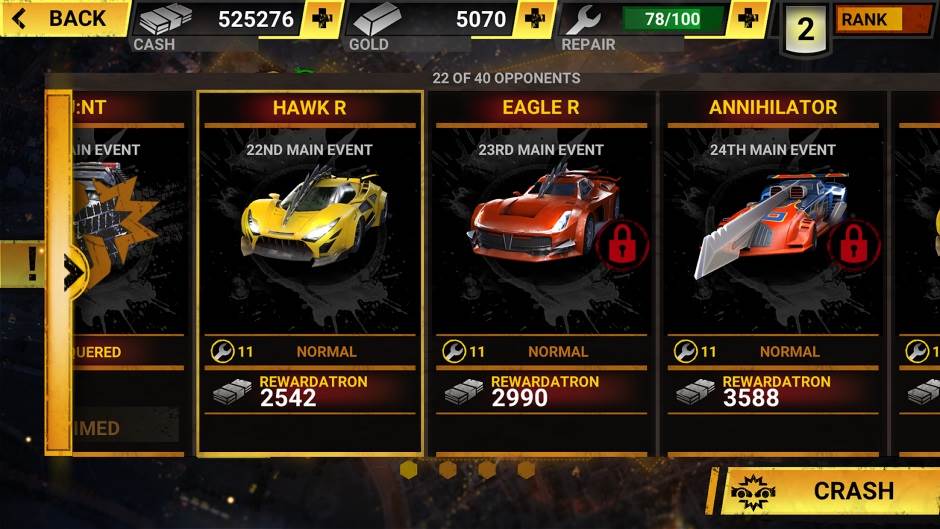This screenshot has height=529, width=940.
Task: Open the RANK panel
Action: (883, 19)
